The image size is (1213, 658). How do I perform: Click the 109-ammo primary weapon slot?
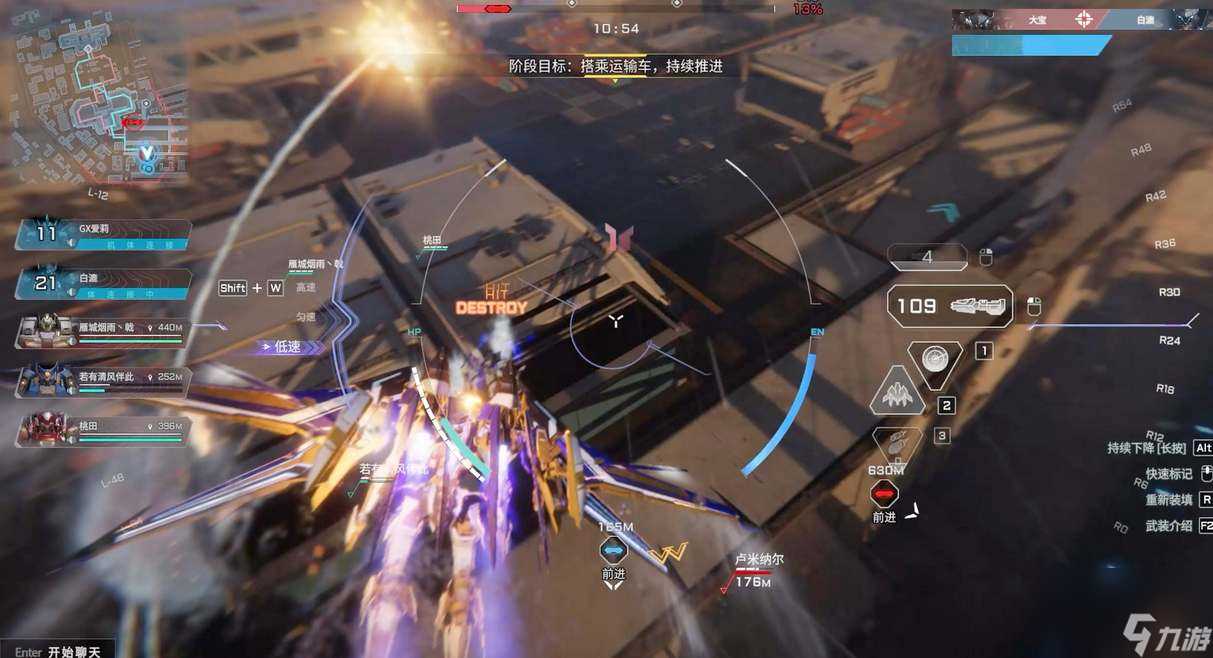coord(950,306)
